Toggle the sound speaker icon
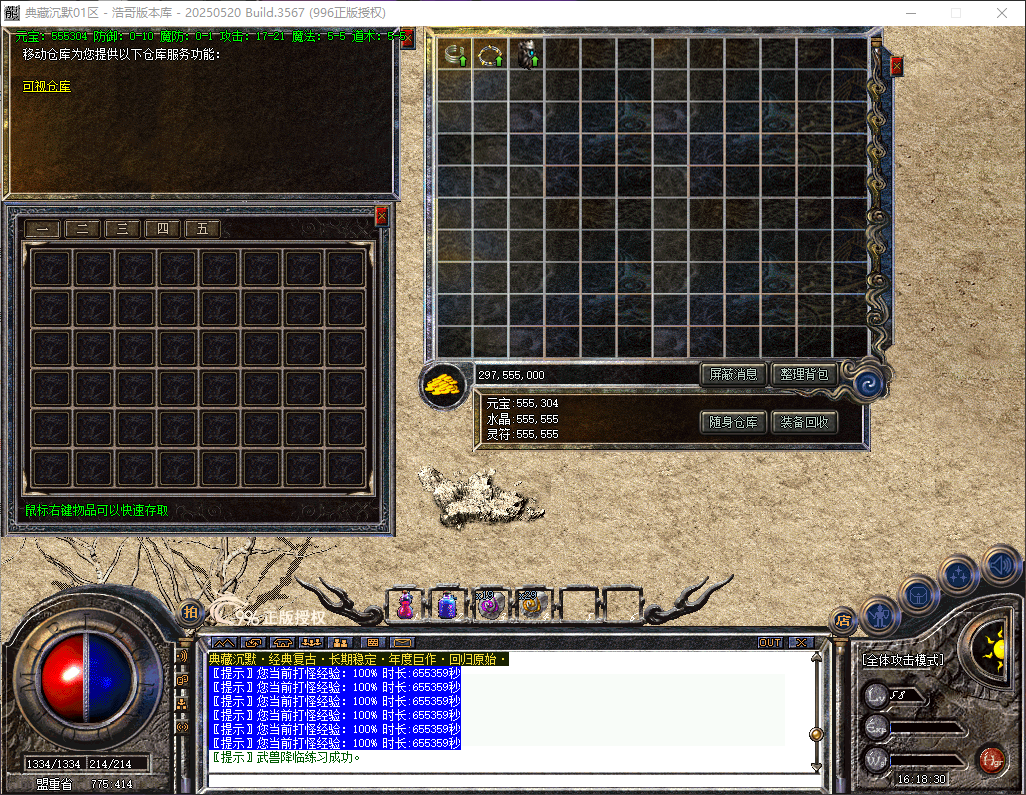The height and width of the screenshot is (795, 1026). pyautogui.click(x=1000, y=566)
